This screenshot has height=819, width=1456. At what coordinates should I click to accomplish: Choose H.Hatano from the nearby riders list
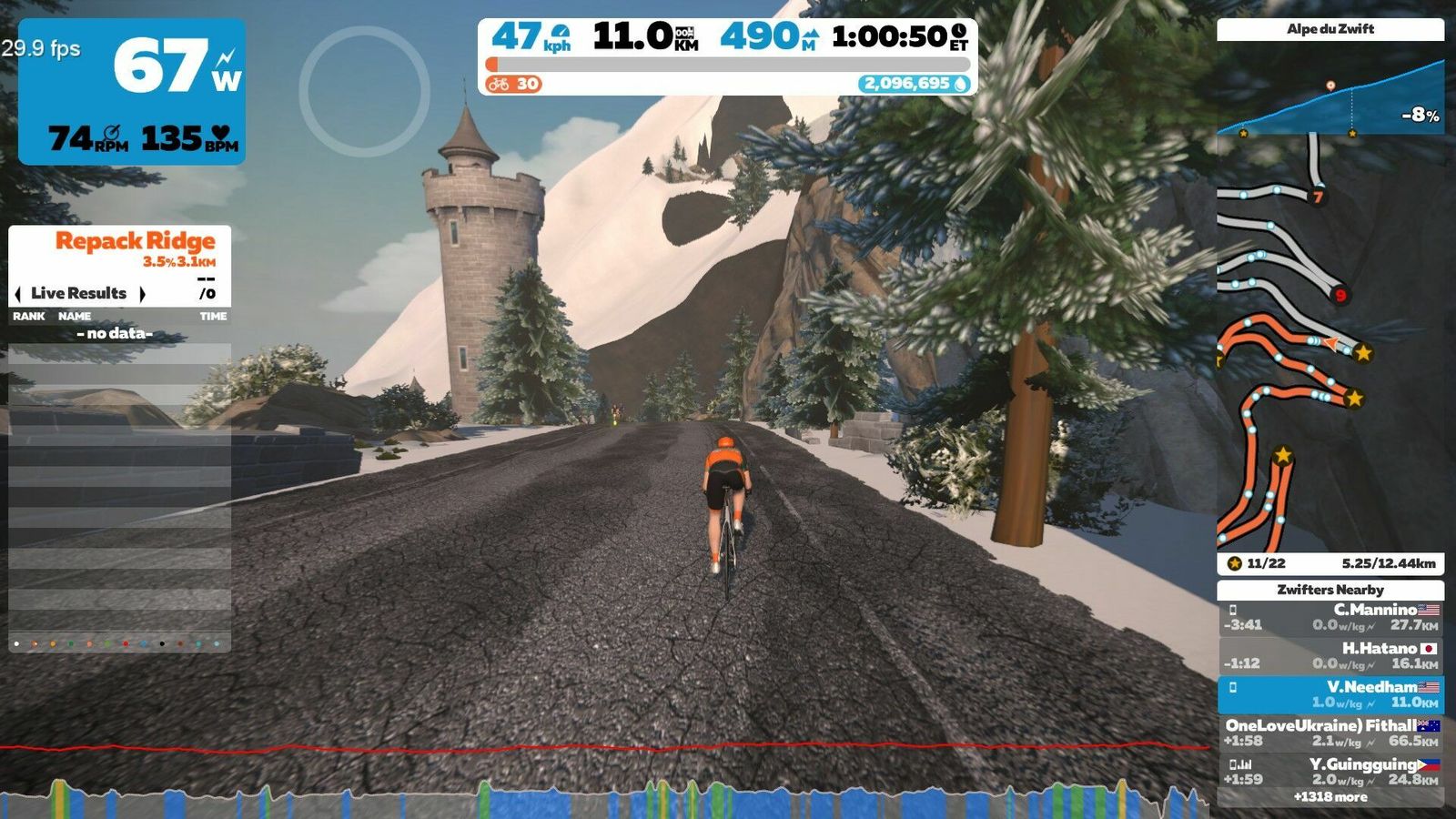[1330, 656]
